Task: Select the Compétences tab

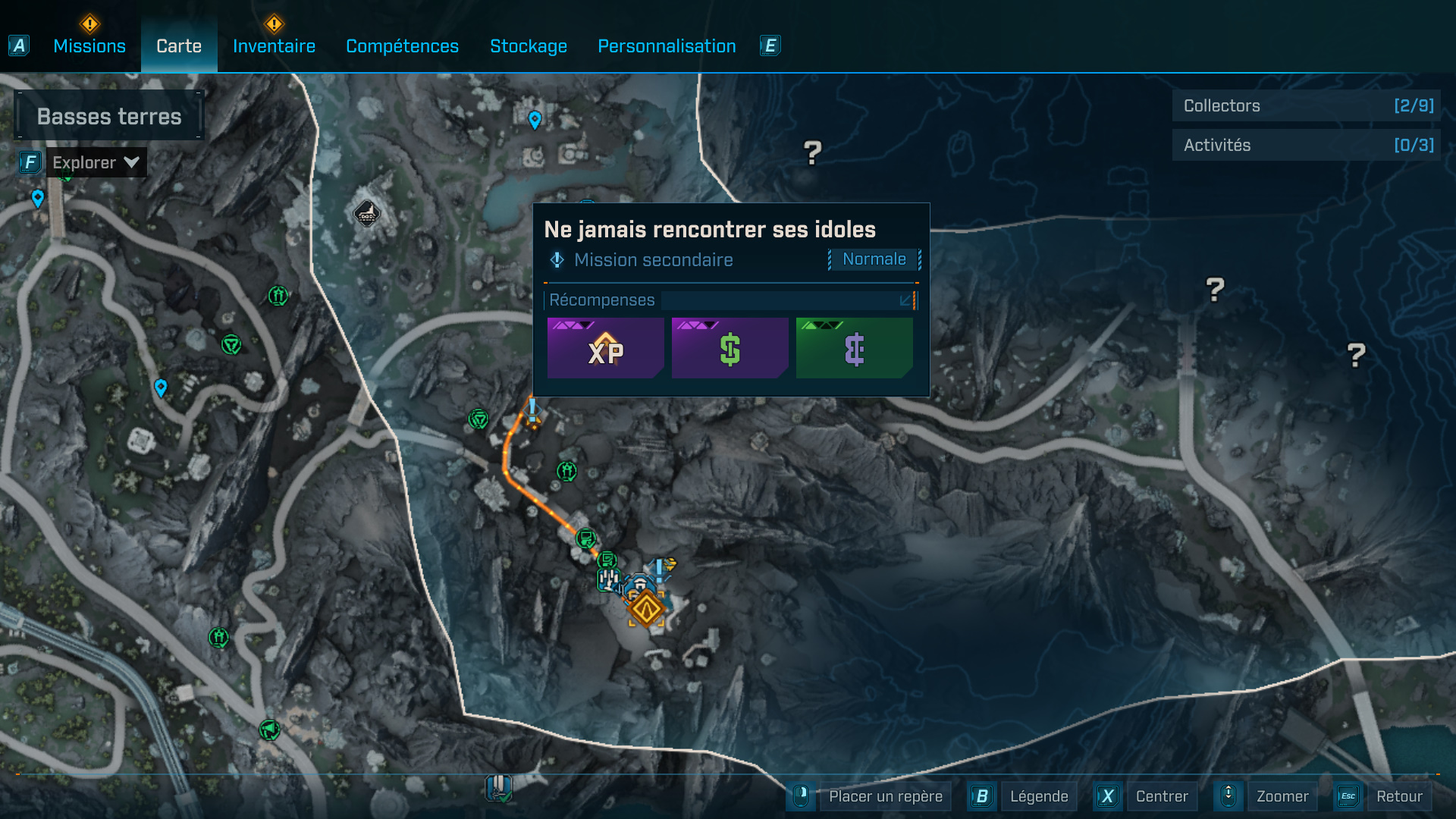Action: click(x=402, y=46)
